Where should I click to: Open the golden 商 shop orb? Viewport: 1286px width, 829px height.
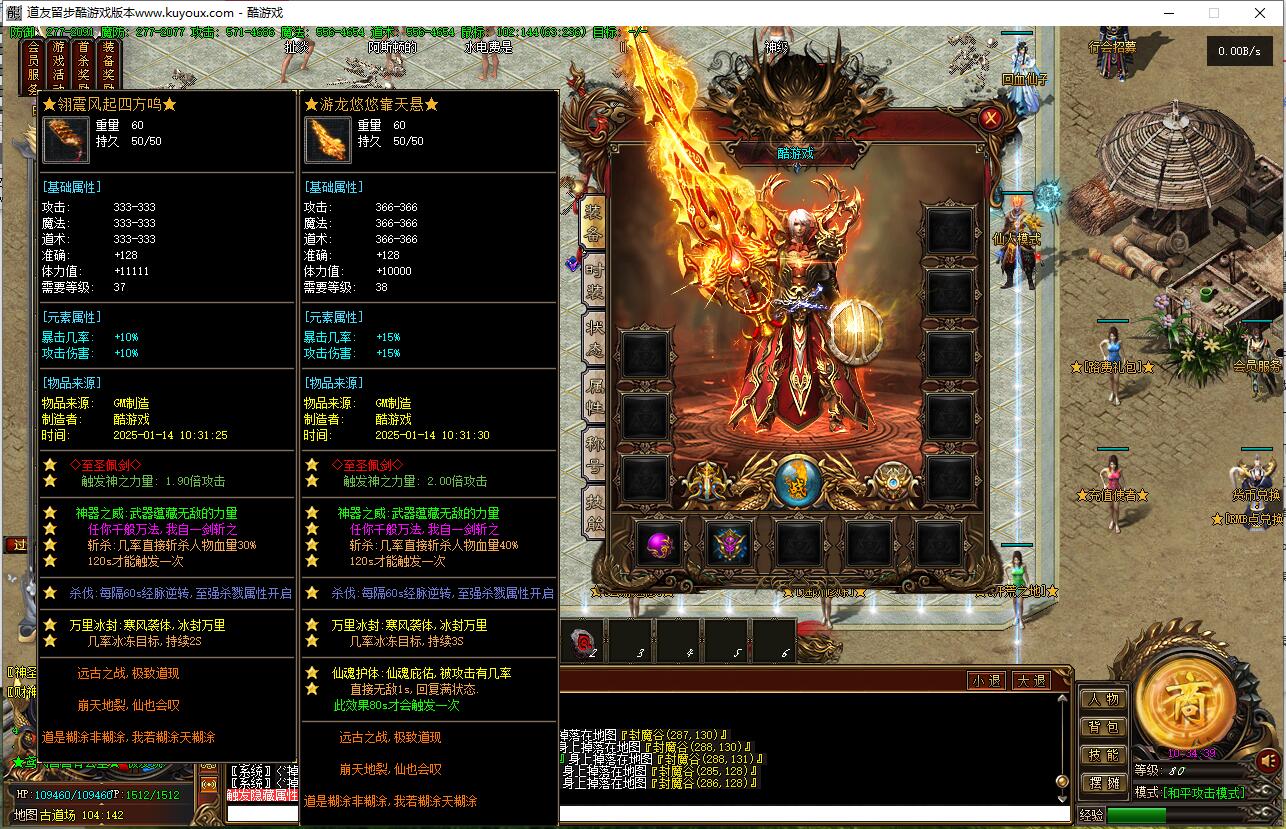coord(1187,699)
